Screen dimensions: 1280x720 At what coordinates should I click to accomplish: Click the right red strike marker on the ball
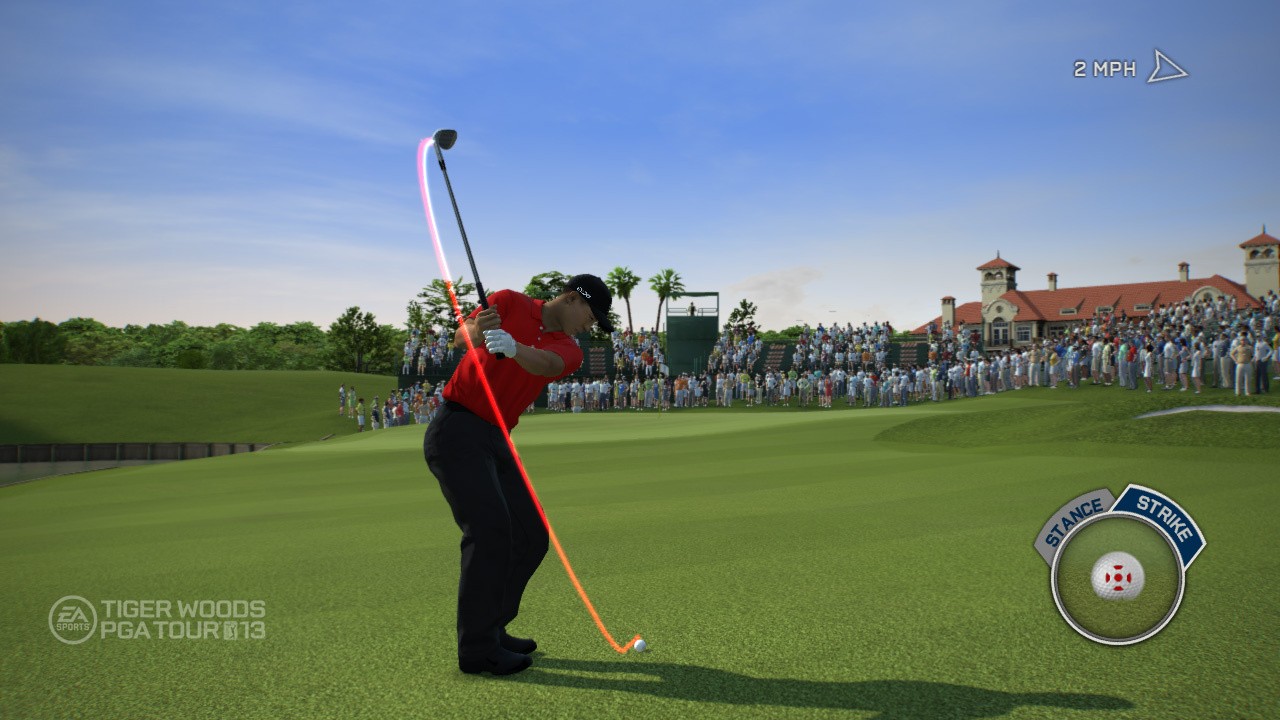click(1129, 576)
